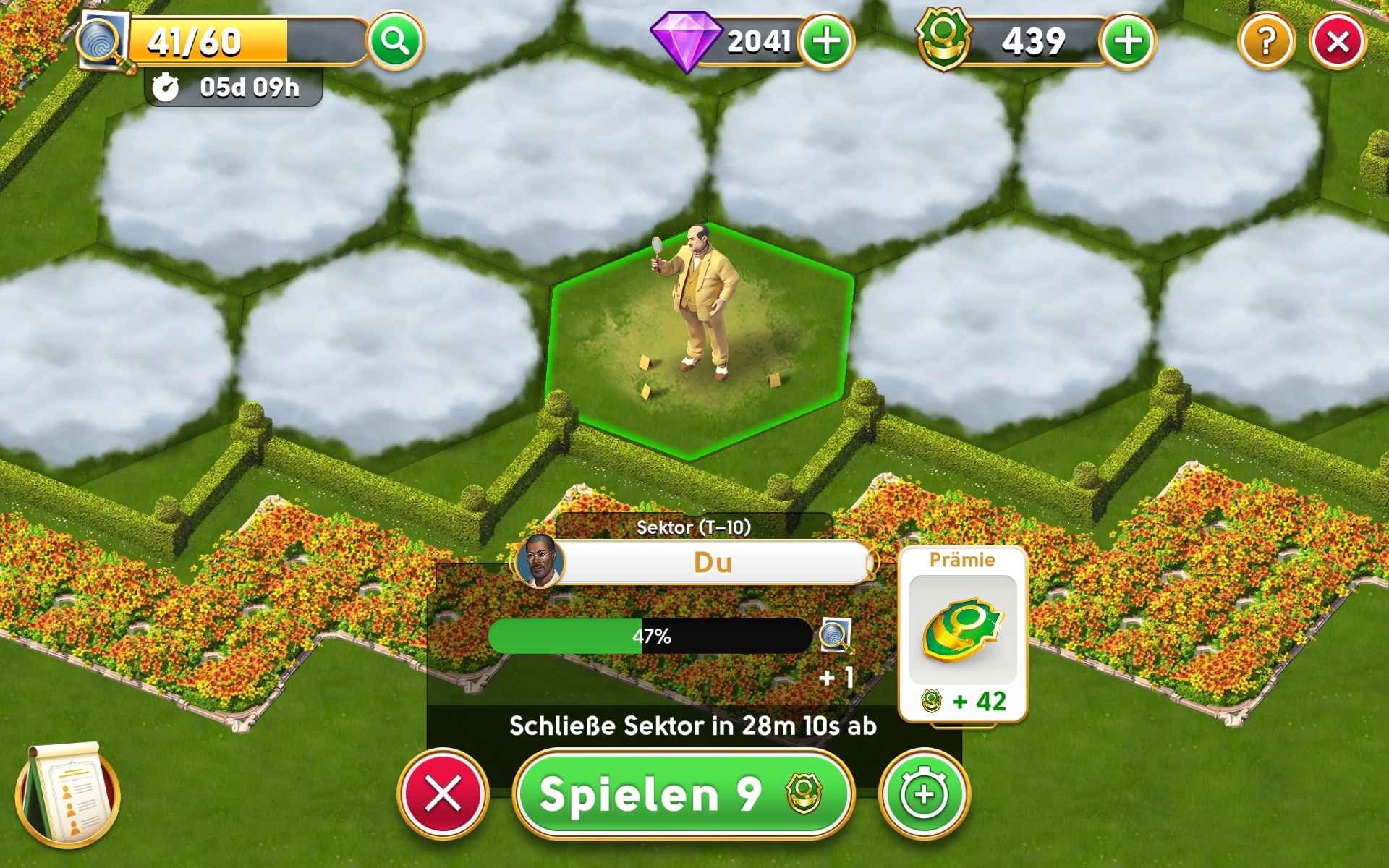Select the green highlighted detective sector tile

pyautogui.click(x=698, y=340)
